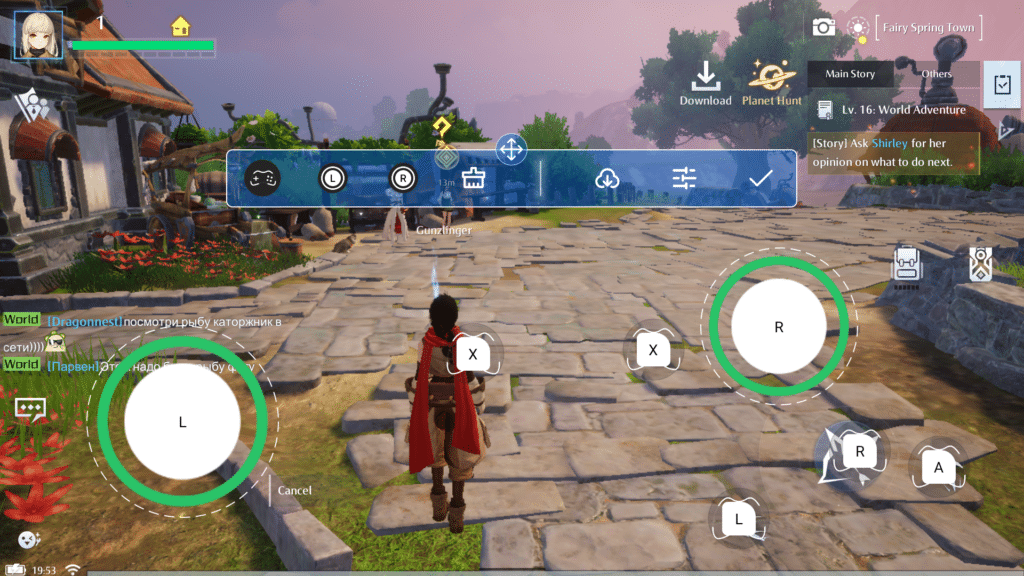The width and height of the screenshot is (1024, 576).
Task: Click the cloud download toolbar icon
Action: click(607, 178)
